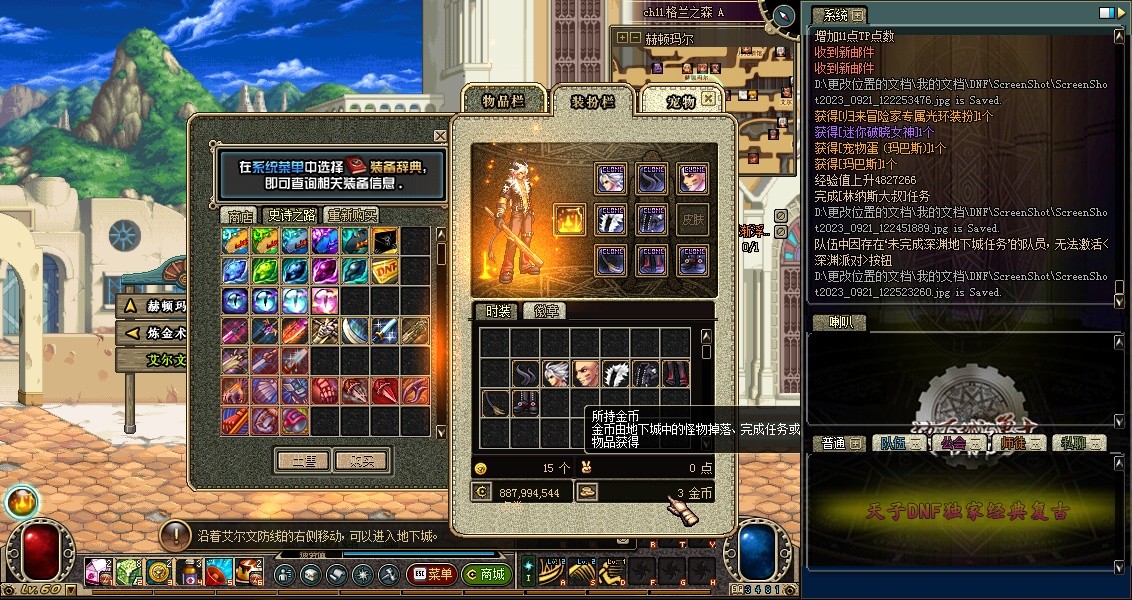Image resolution: width=1132 pixels, height=600 pixels.
Task: Close the shop window
Action: pos(440,135)
